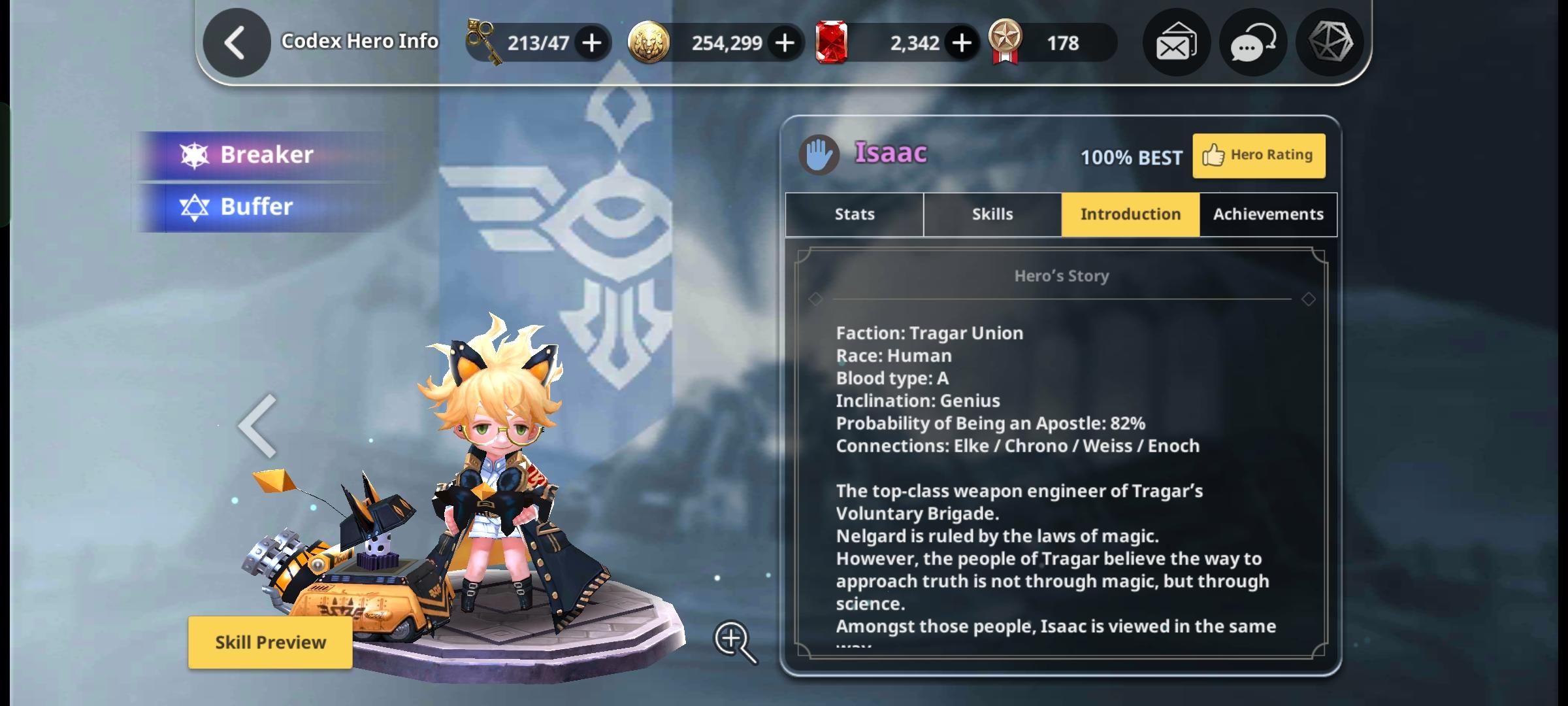This screenshot has width=1568, height=706.
Task: Open the chat history icon
Action: pos(1252,42)
